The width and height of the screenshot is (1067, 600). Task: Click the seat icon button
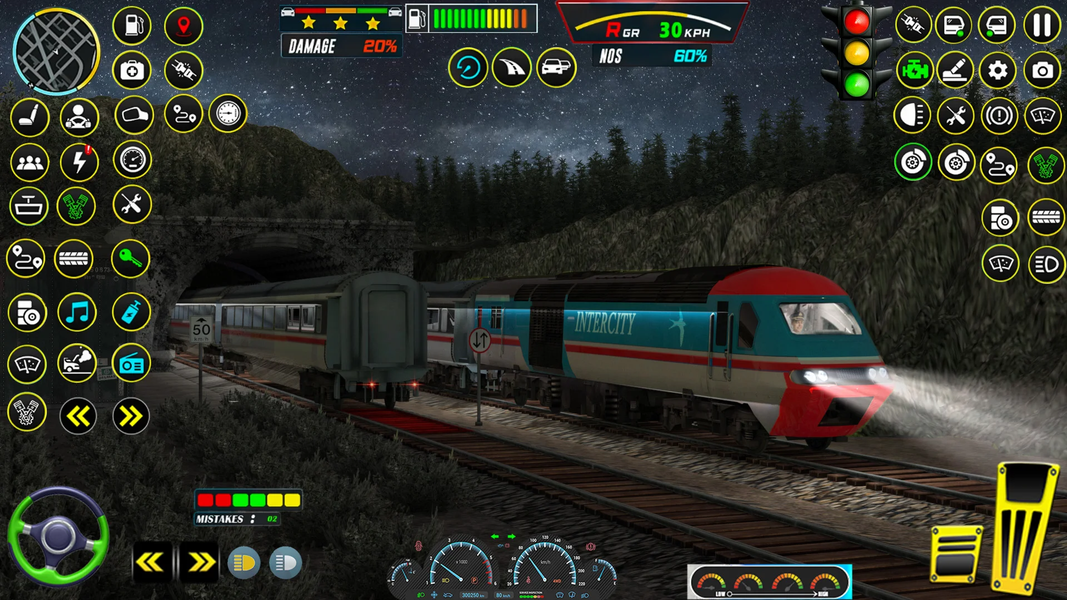29,117
